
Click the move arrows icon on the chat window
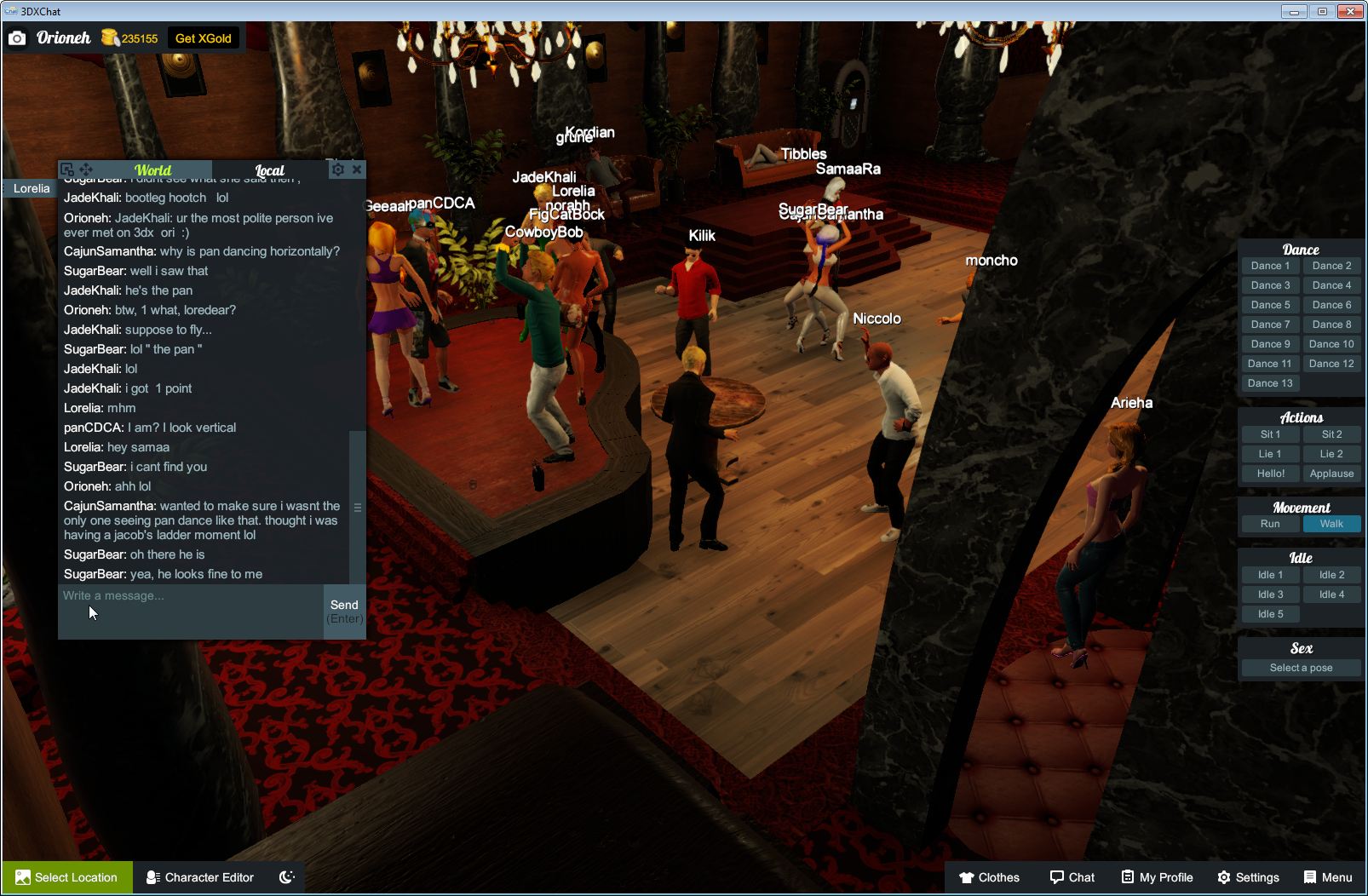pos(87,169)
